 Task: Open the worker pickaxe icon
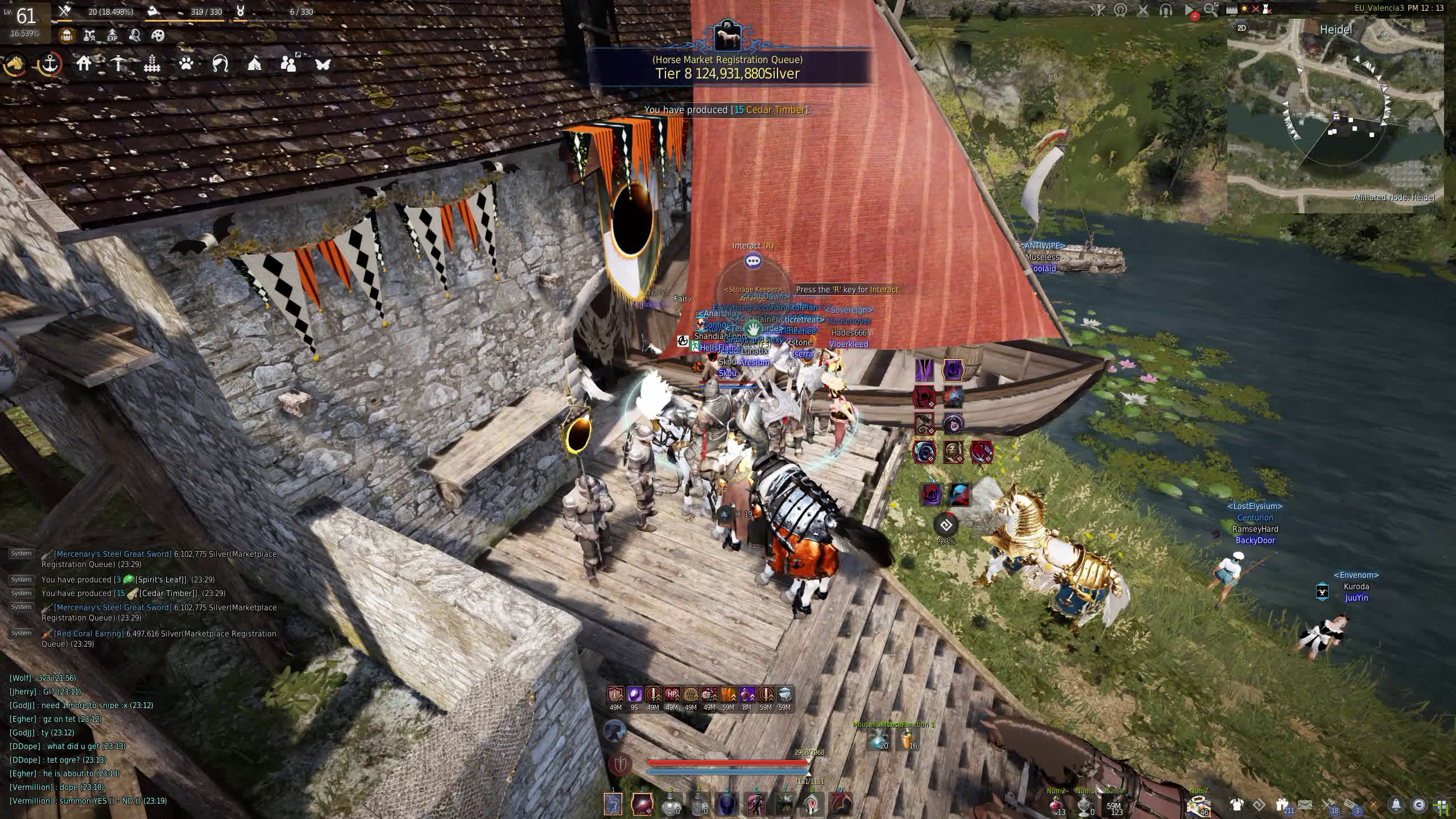tap(118, 64)
